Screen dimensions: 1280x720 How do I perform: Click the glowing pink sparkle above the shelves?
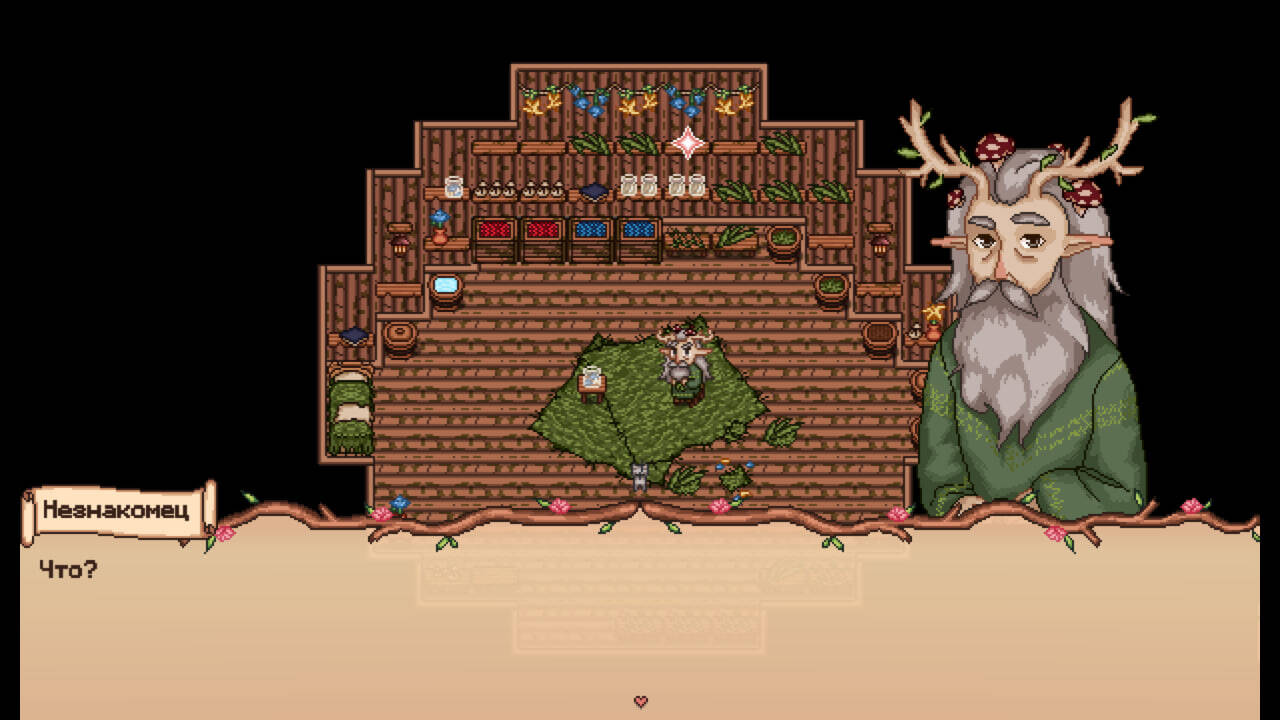click(690, 142)
